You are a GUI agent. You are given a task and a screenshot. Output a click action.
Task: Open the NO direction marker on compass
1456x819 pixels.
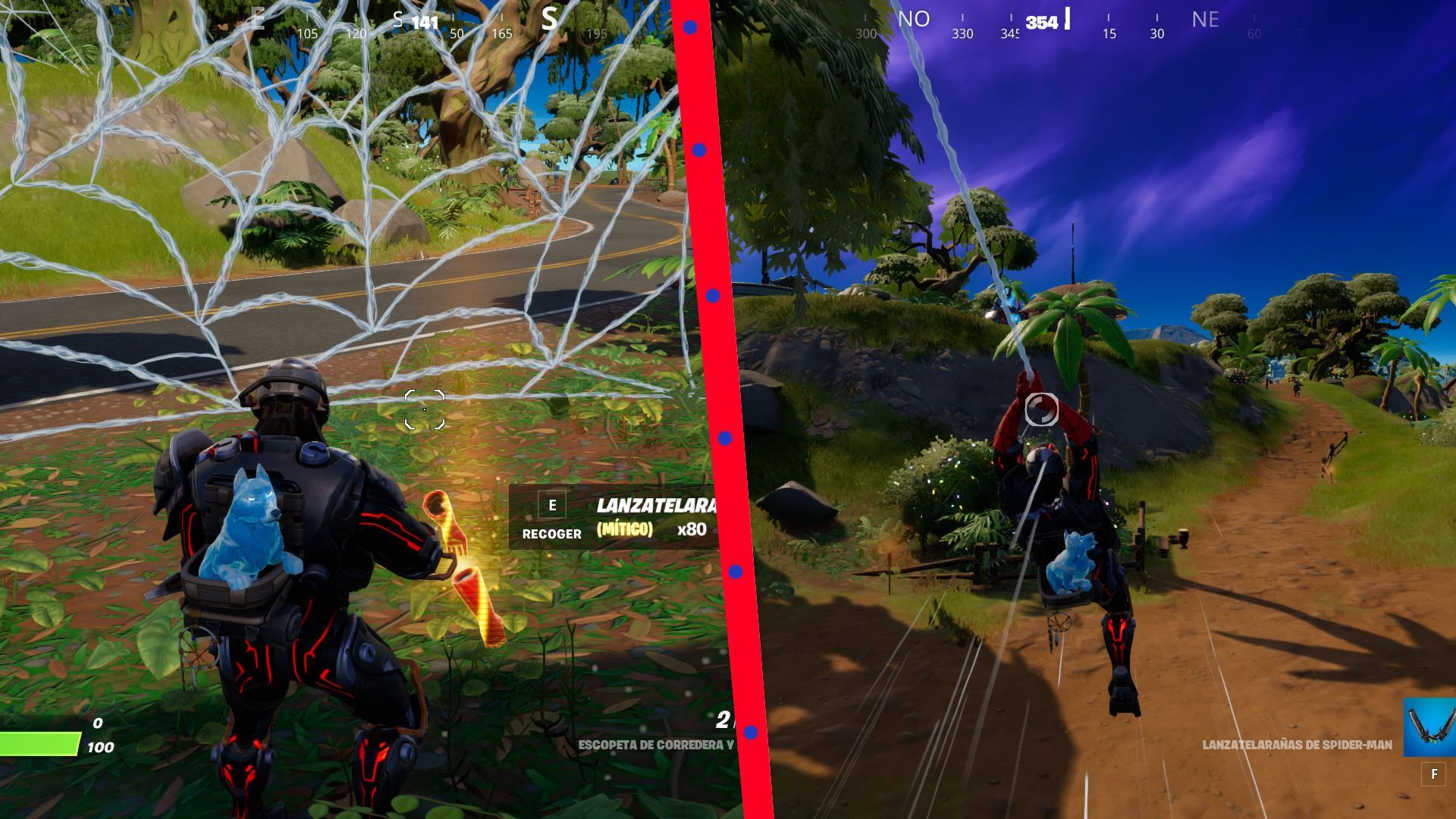[x=915, y=19]
